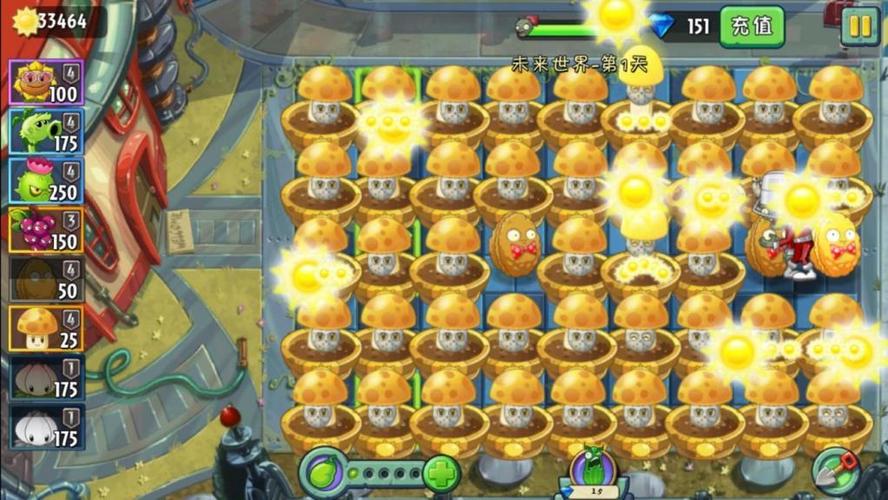Screen dimensions: 888x500
Task: Tap the green 充值 recharge button
Action: pos(752,26)
